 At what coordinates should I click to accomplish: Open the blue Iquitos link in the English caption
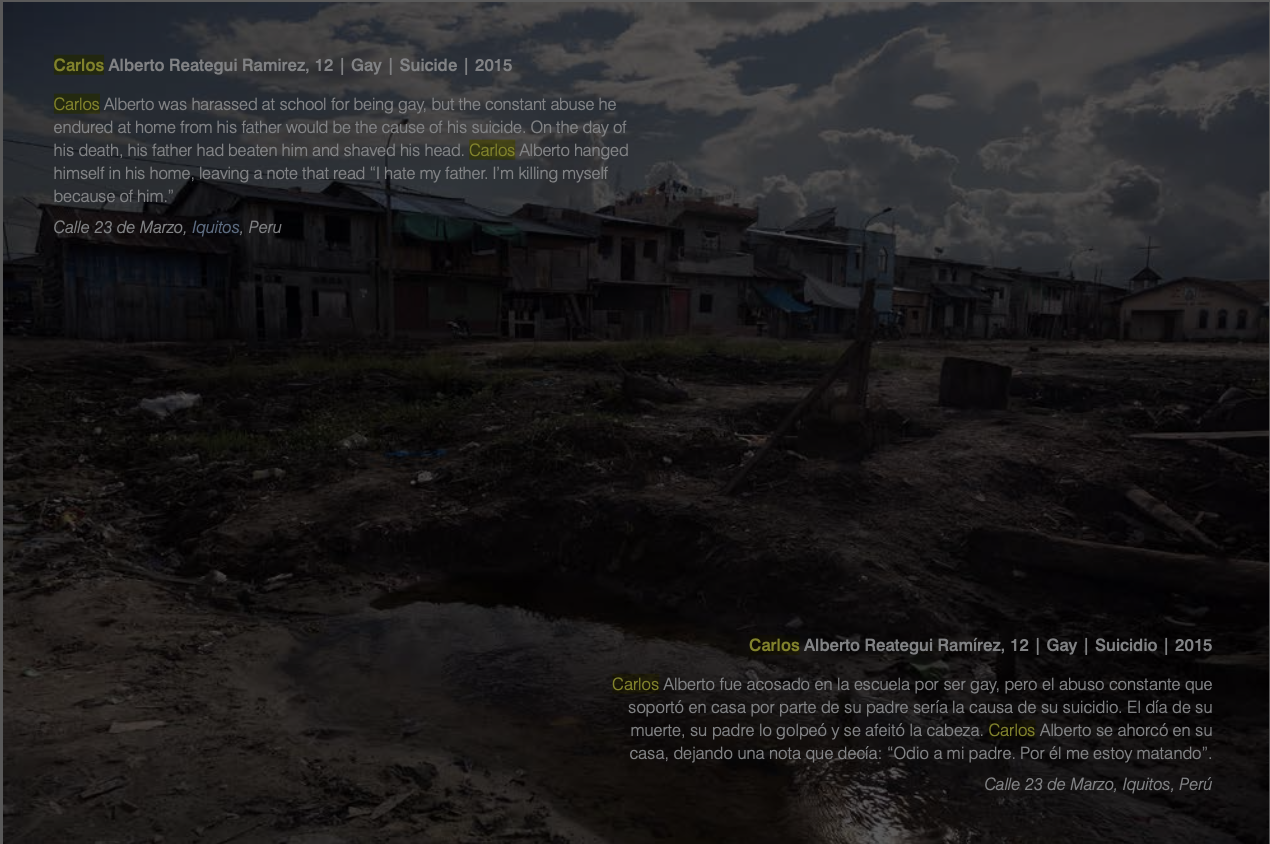(215, 228)
